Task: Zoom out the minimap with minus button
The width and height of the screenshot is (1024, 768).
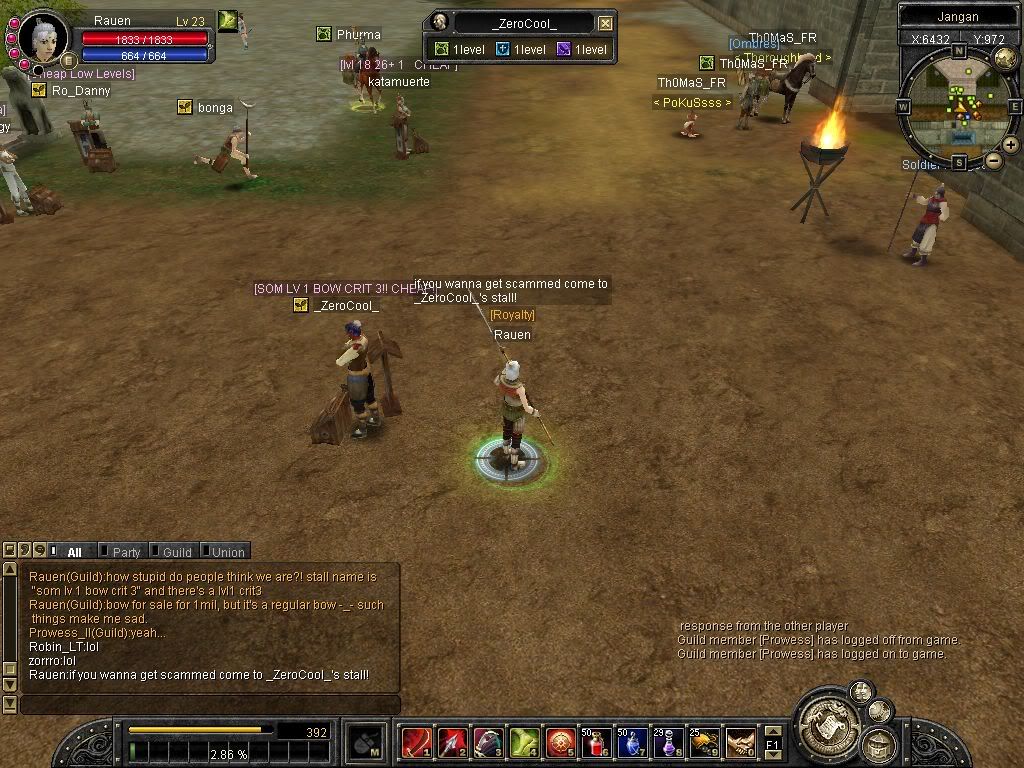Action: [x=993, y=160]
